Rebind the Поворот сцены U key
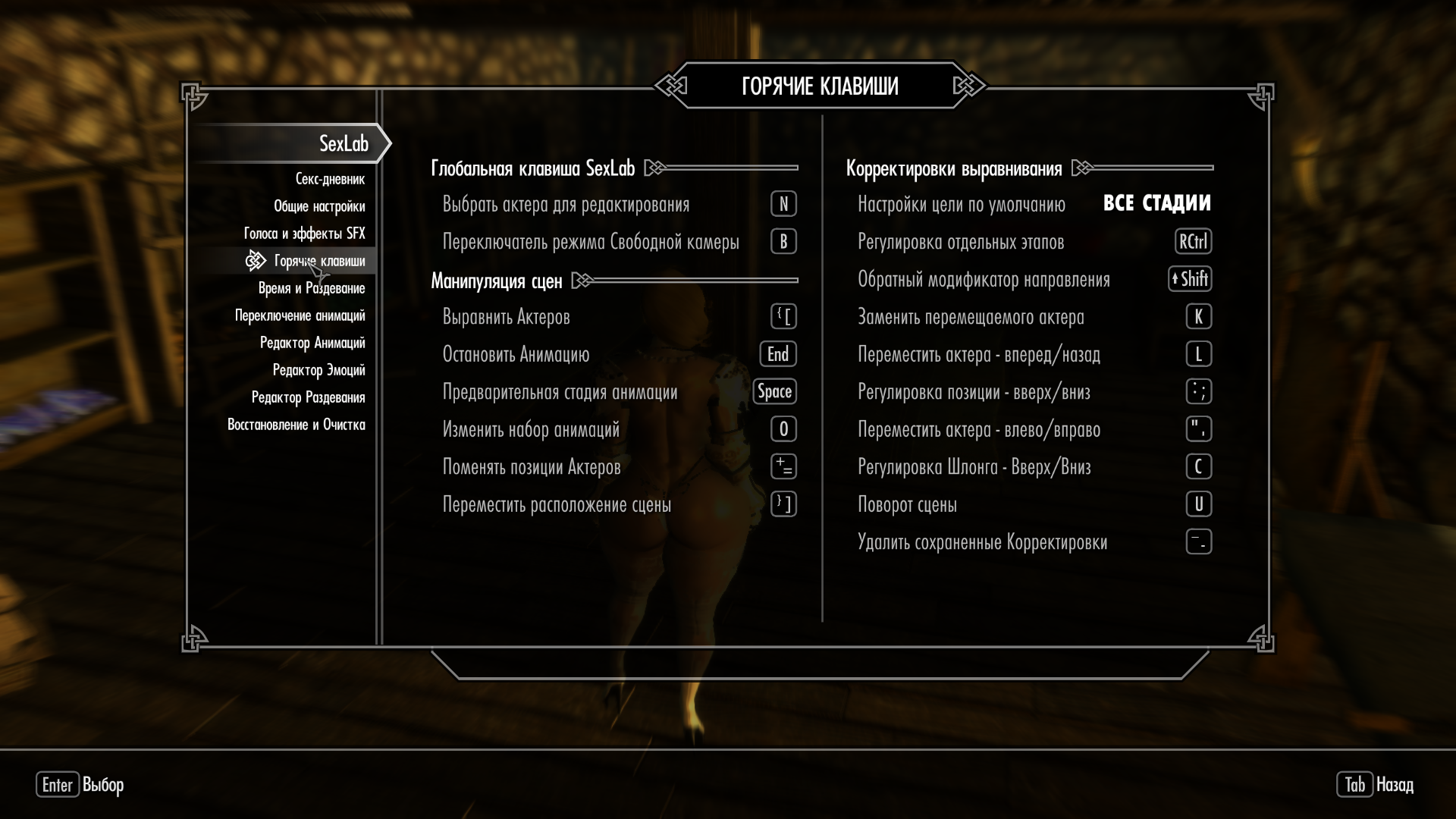Viewport: 1456px width, 819px height. [x=1198, y=504]
